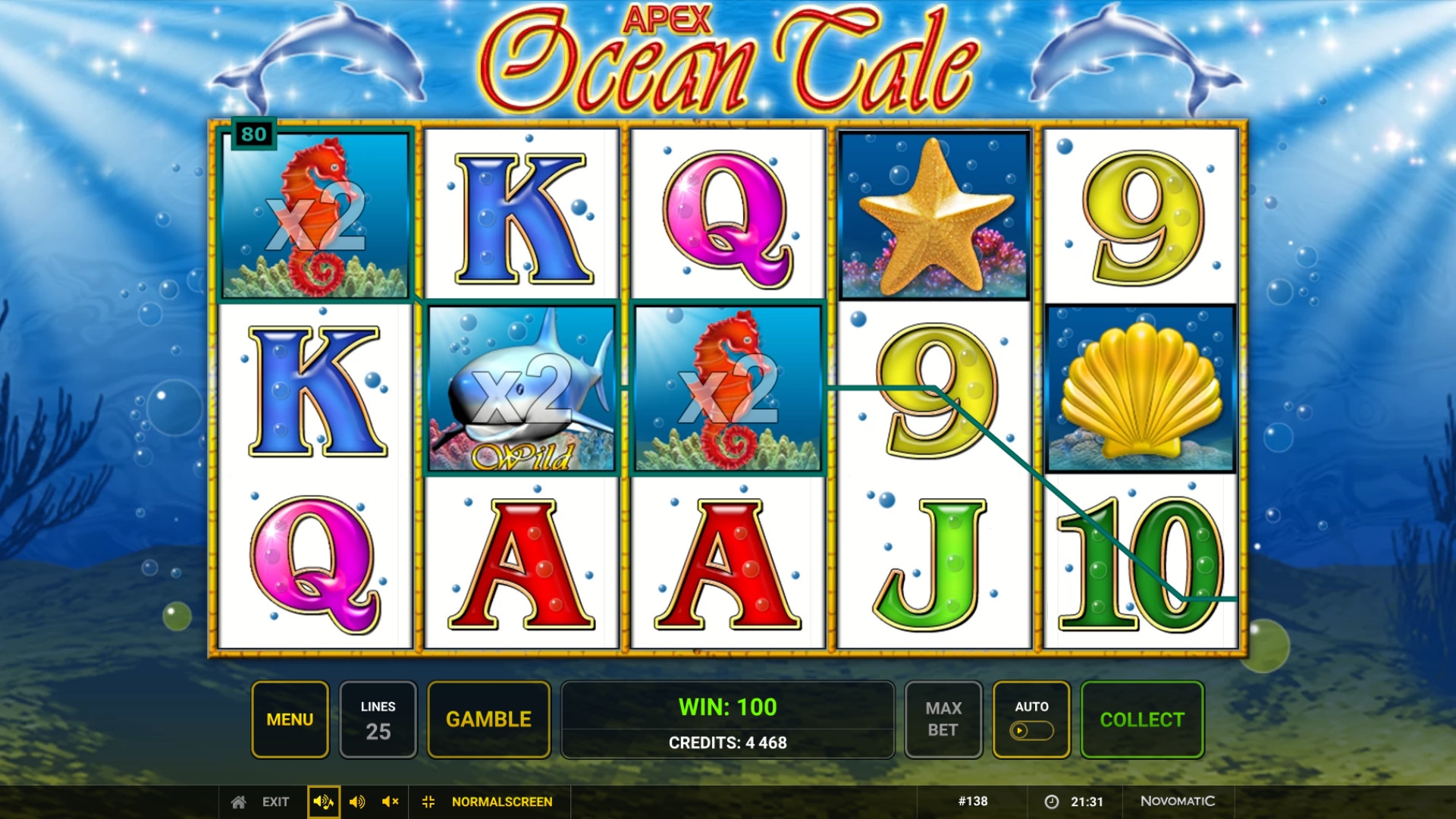Collect the 100 credit win
The image size is (1456, 819).
(1141, 720)
